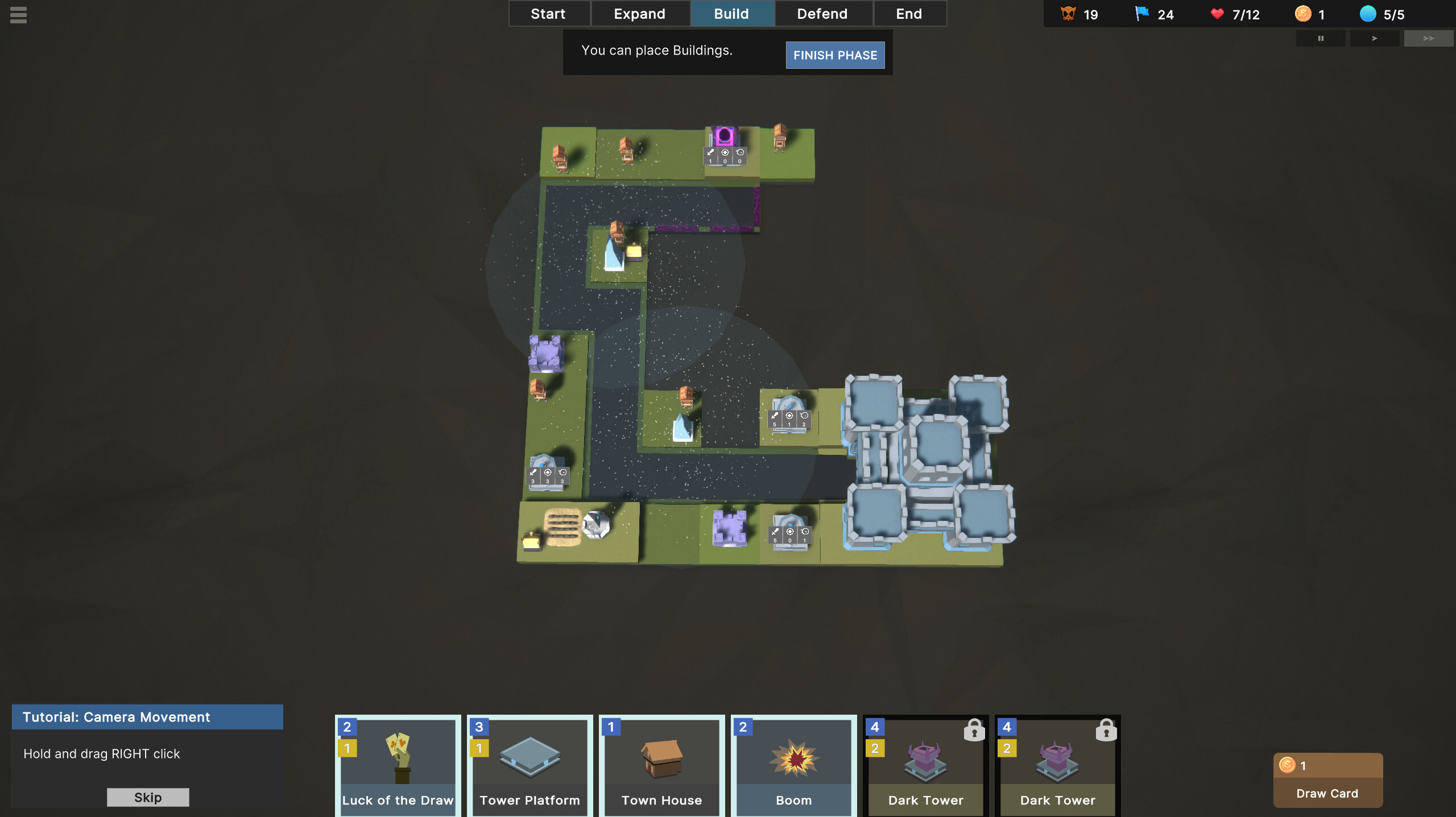Click the padlock on the first Dark Tower card

(x=974, y=729)
